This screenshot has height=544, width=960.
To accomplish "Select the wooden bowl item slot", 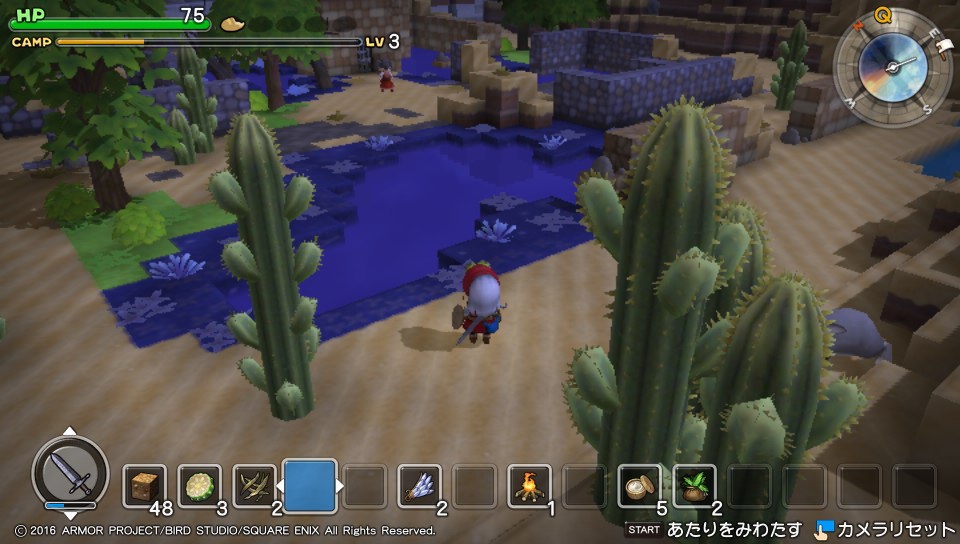I will click(x=640, y=487).
